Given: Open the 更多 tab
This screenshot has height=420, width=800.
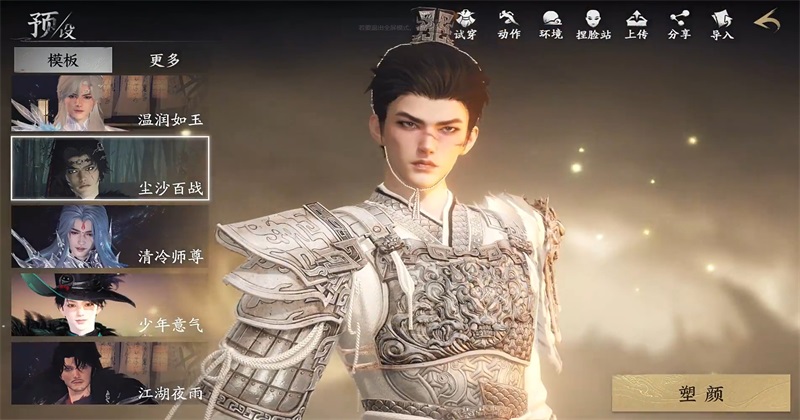Looking at the screenshot, I should point(165,60).
